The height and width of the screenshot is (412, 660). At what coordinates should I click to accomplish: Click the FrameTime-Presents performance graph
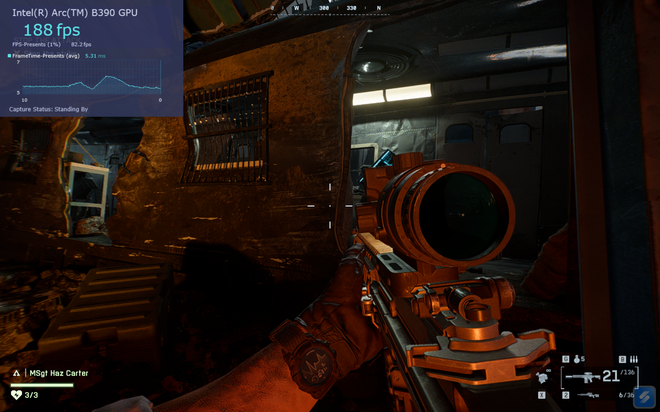(92, 81)
